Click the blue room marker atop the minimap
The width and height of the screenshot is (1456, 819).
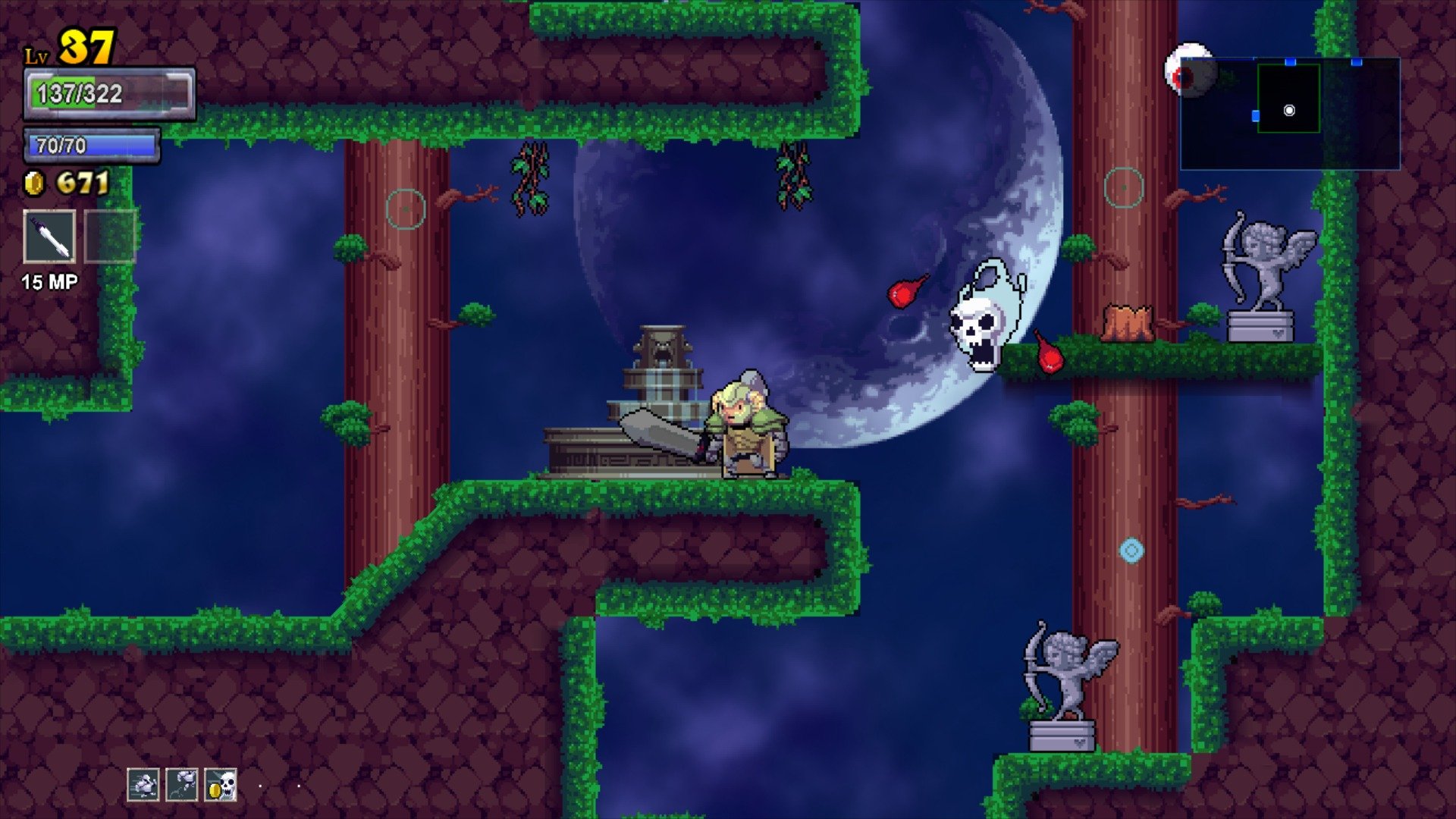1291,61
